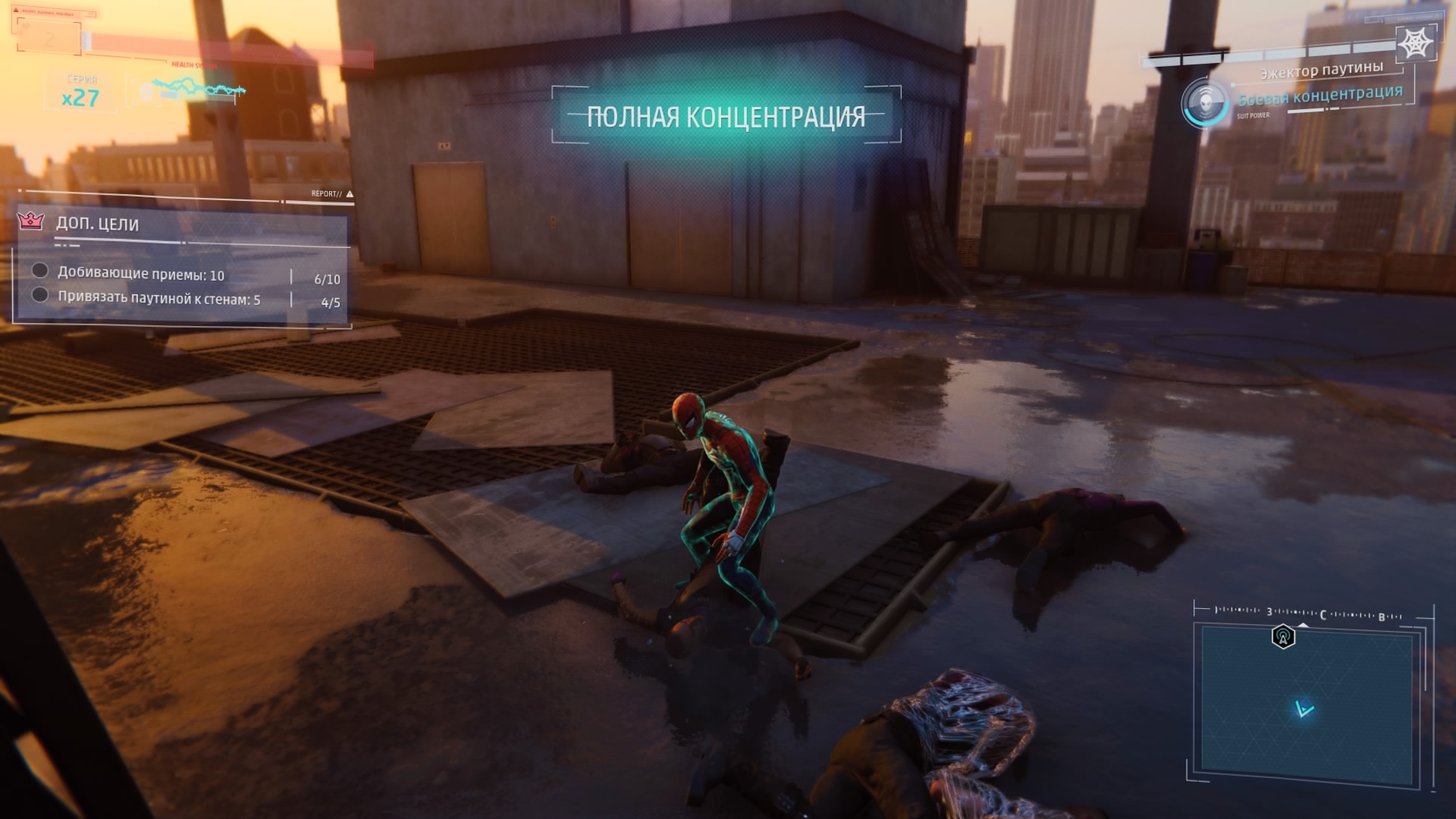Image resolution: width=1456 pixels, height=819 pixels.
Task: Select the web shooter gadget icon
Action: coord(1415,43)
